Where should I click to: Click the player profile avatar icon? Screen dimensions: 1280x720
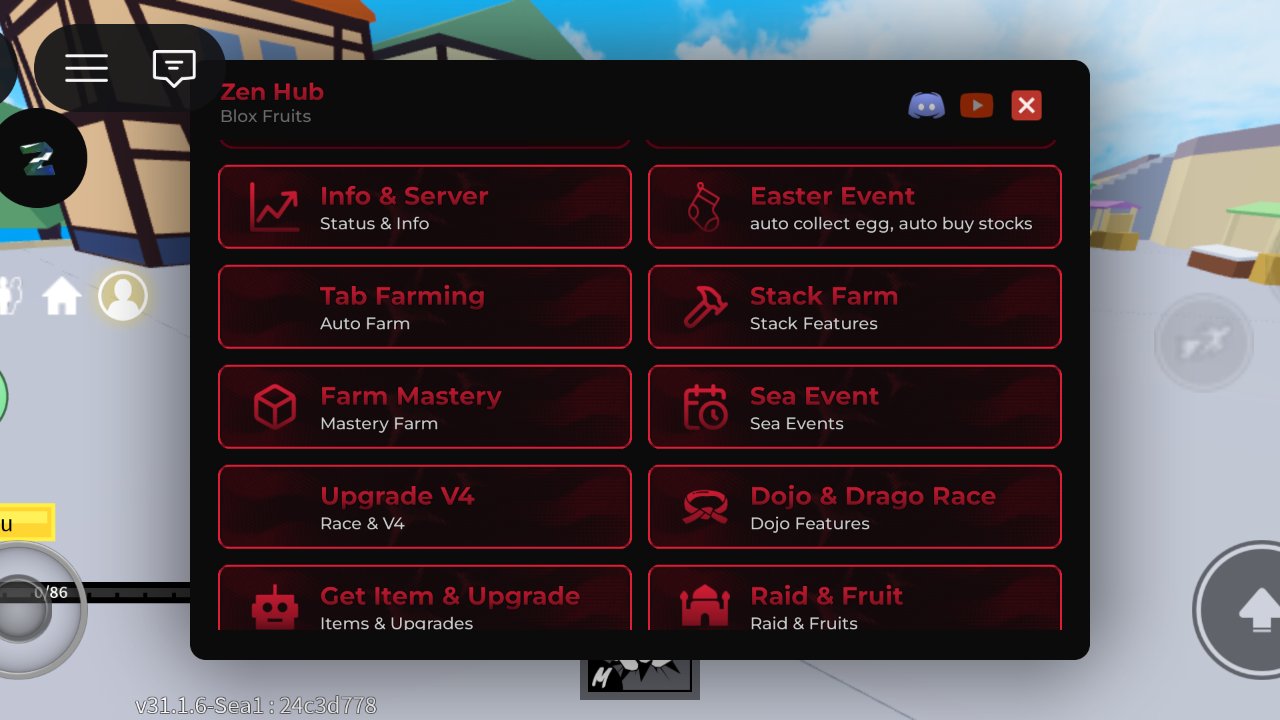pos(122,295)
